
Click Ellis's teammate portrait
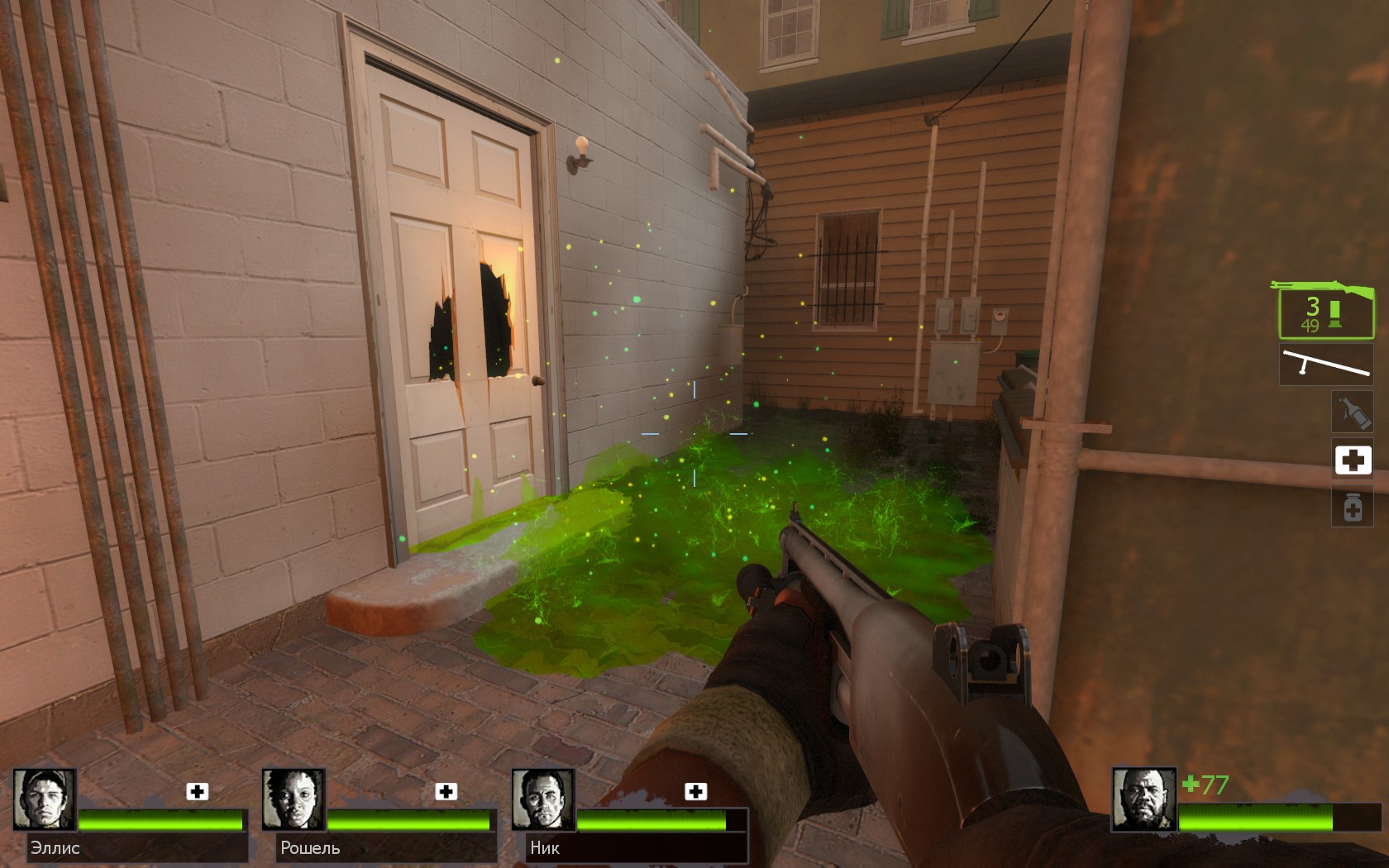click(45, 799)
